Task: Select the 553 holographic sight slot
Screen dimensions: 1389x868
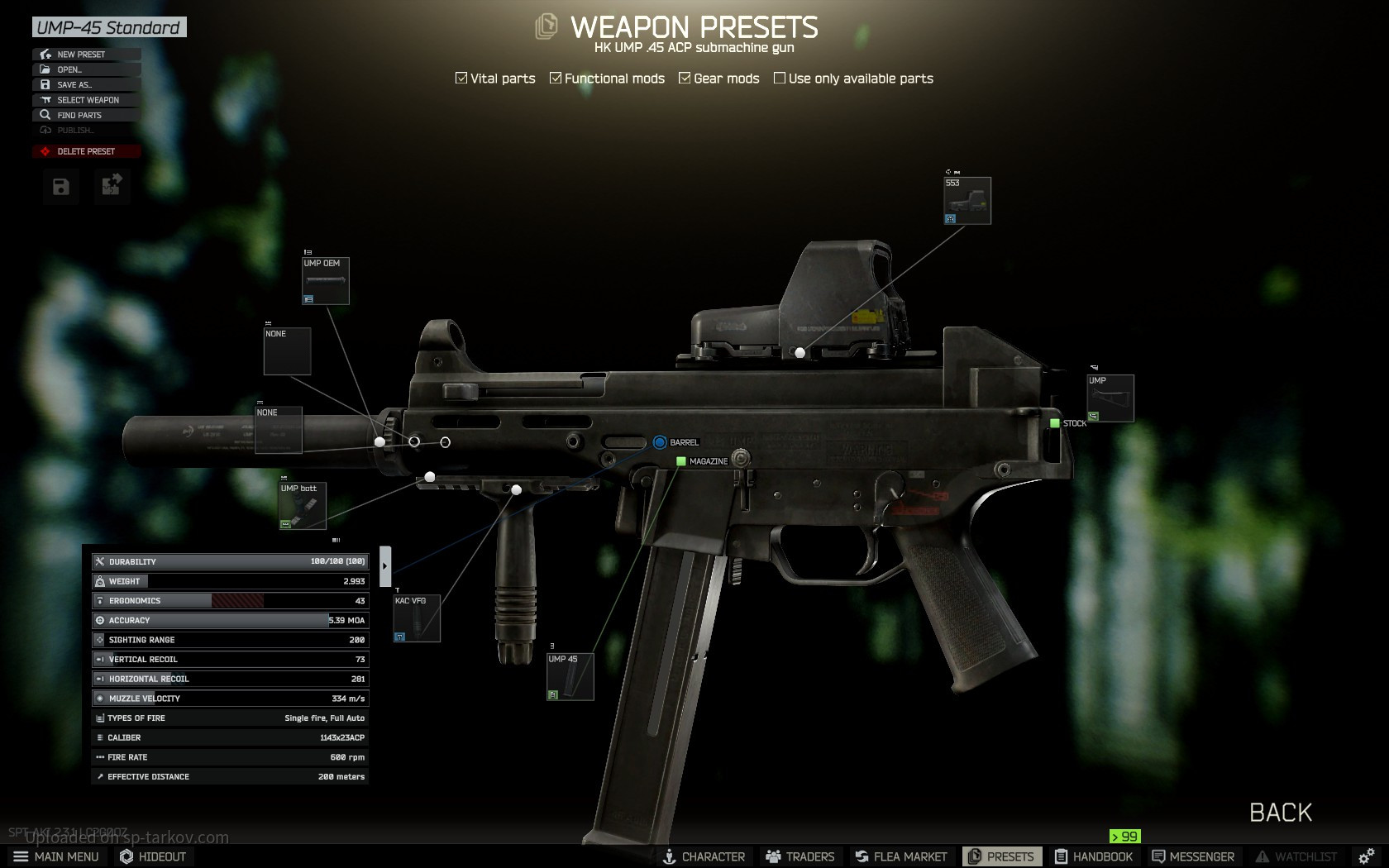Action: tap(967, 200)
